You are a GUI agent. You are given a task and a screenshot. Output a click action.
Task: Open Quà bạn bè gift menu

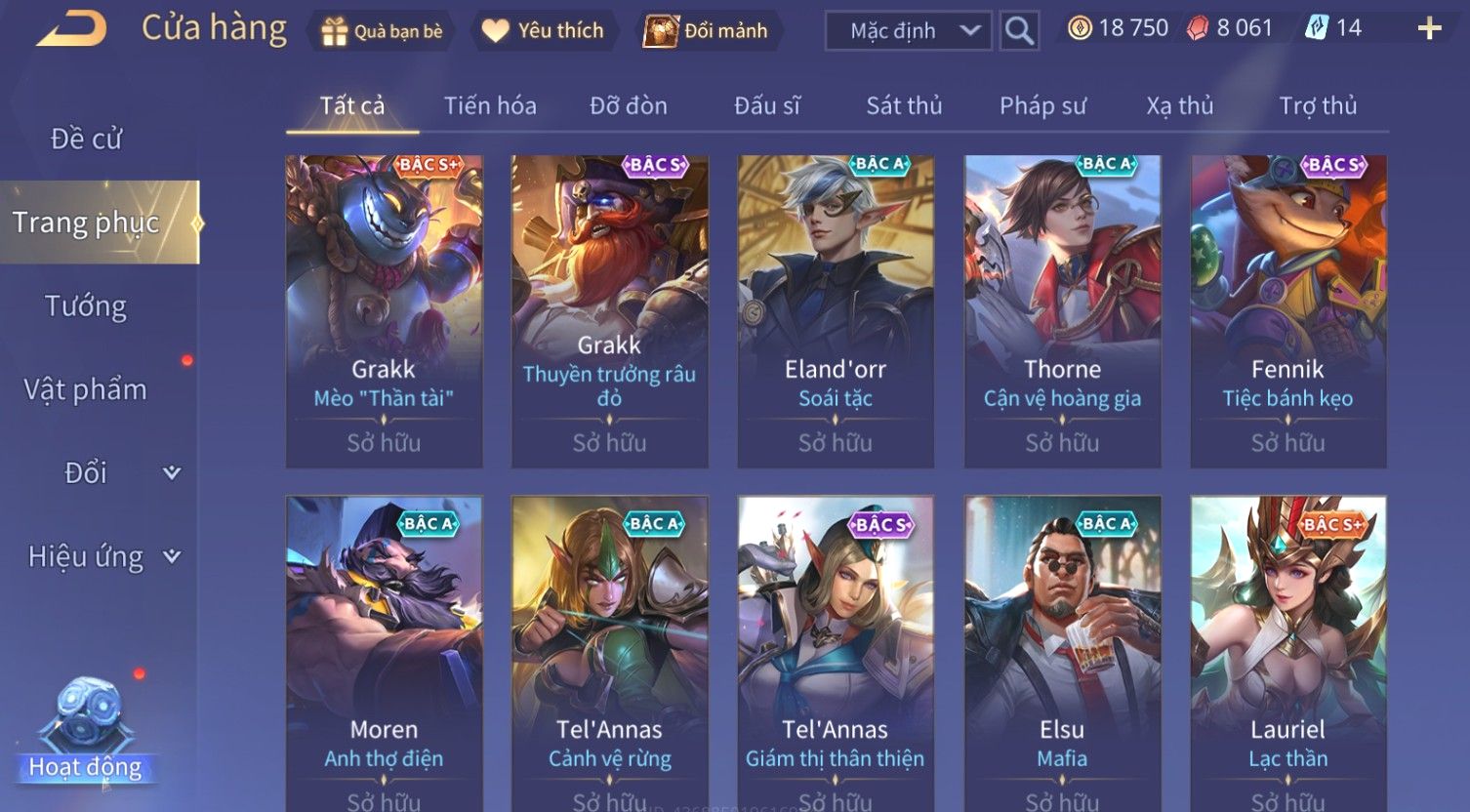point(381,31)
